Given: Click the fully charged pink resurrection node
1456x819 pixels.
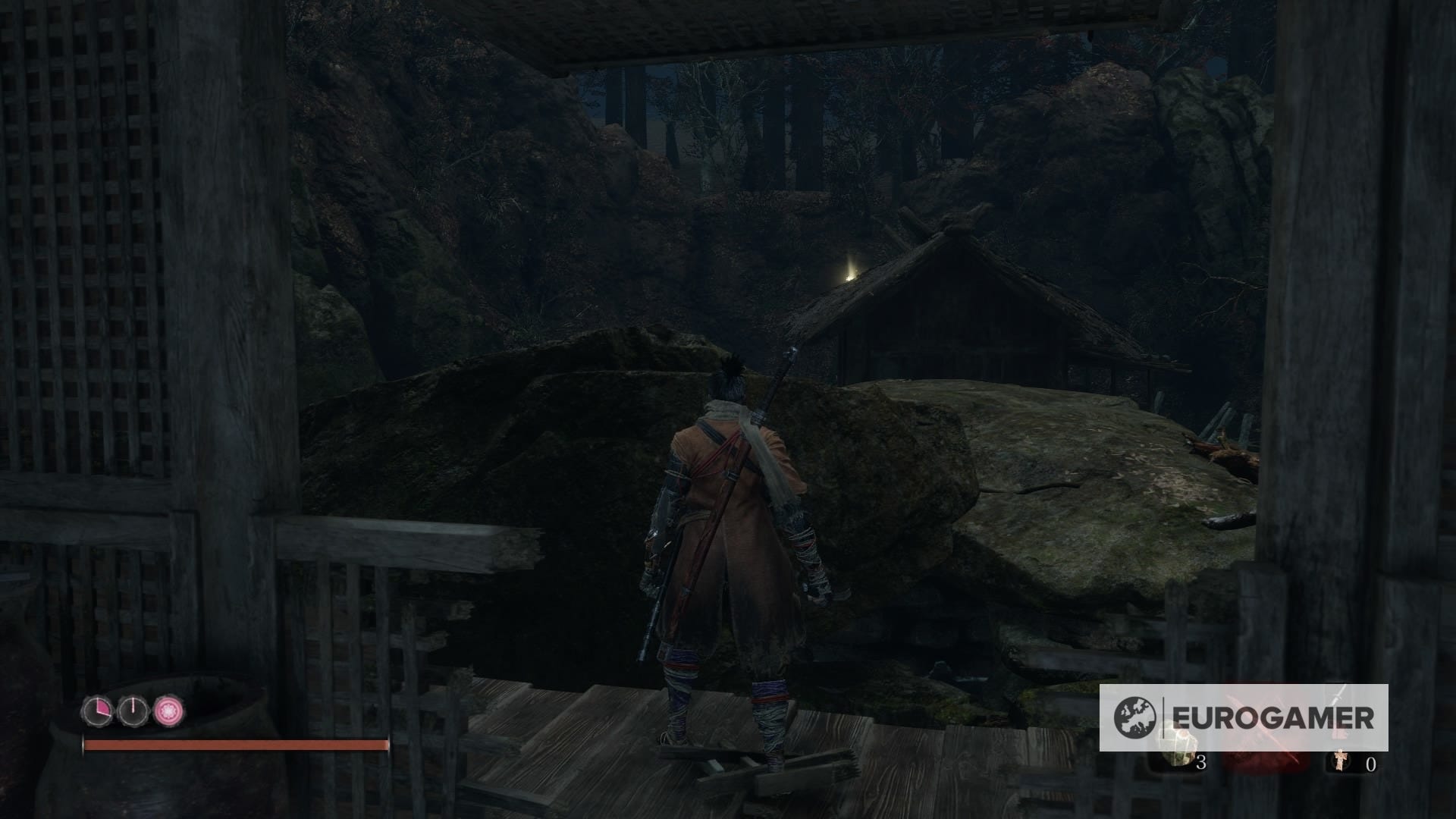Looking at the screenshot, I should coord(168,711).
